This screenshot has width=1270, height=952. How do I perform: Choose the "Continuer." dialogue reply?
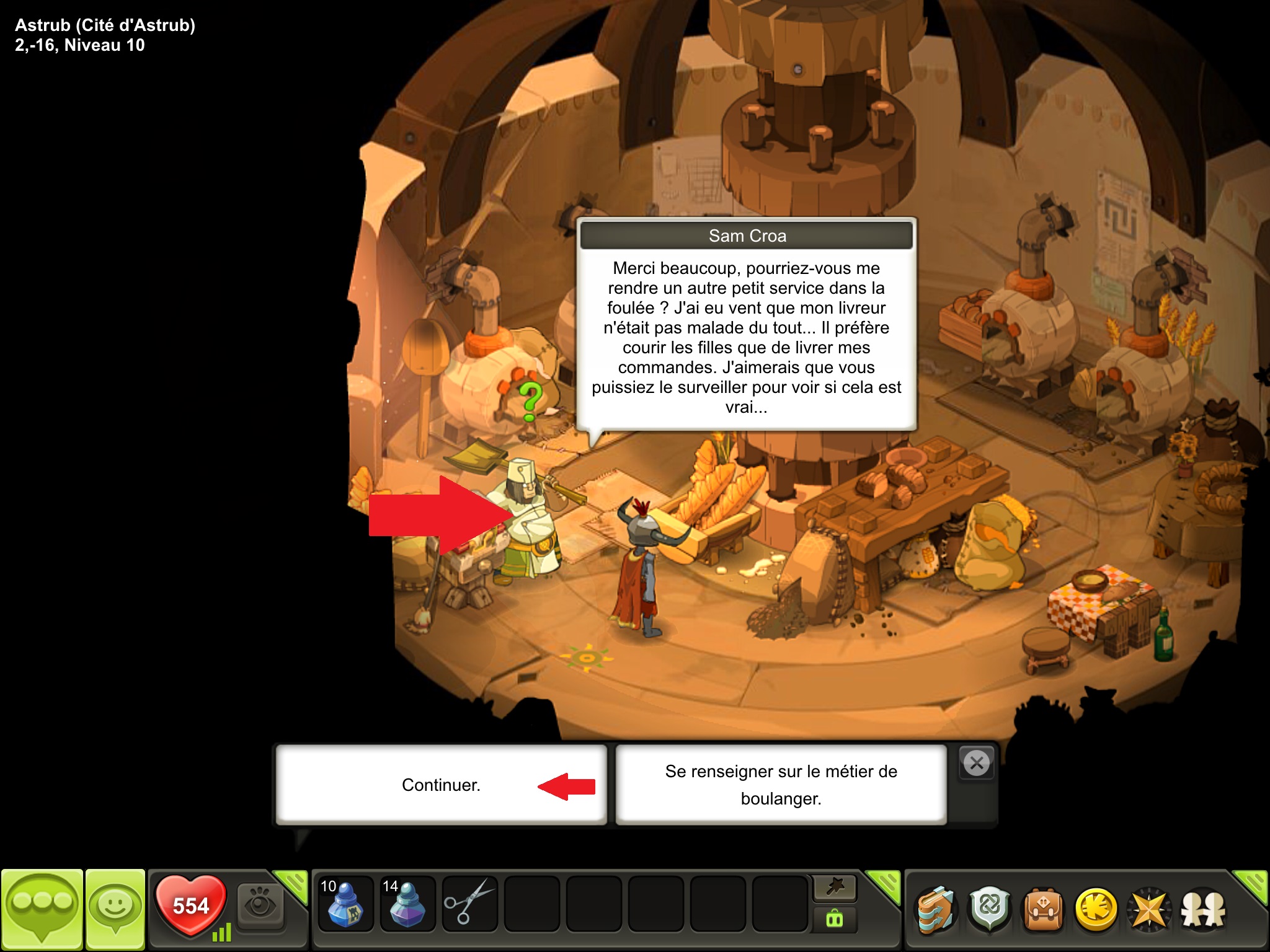tap(441, 785)
